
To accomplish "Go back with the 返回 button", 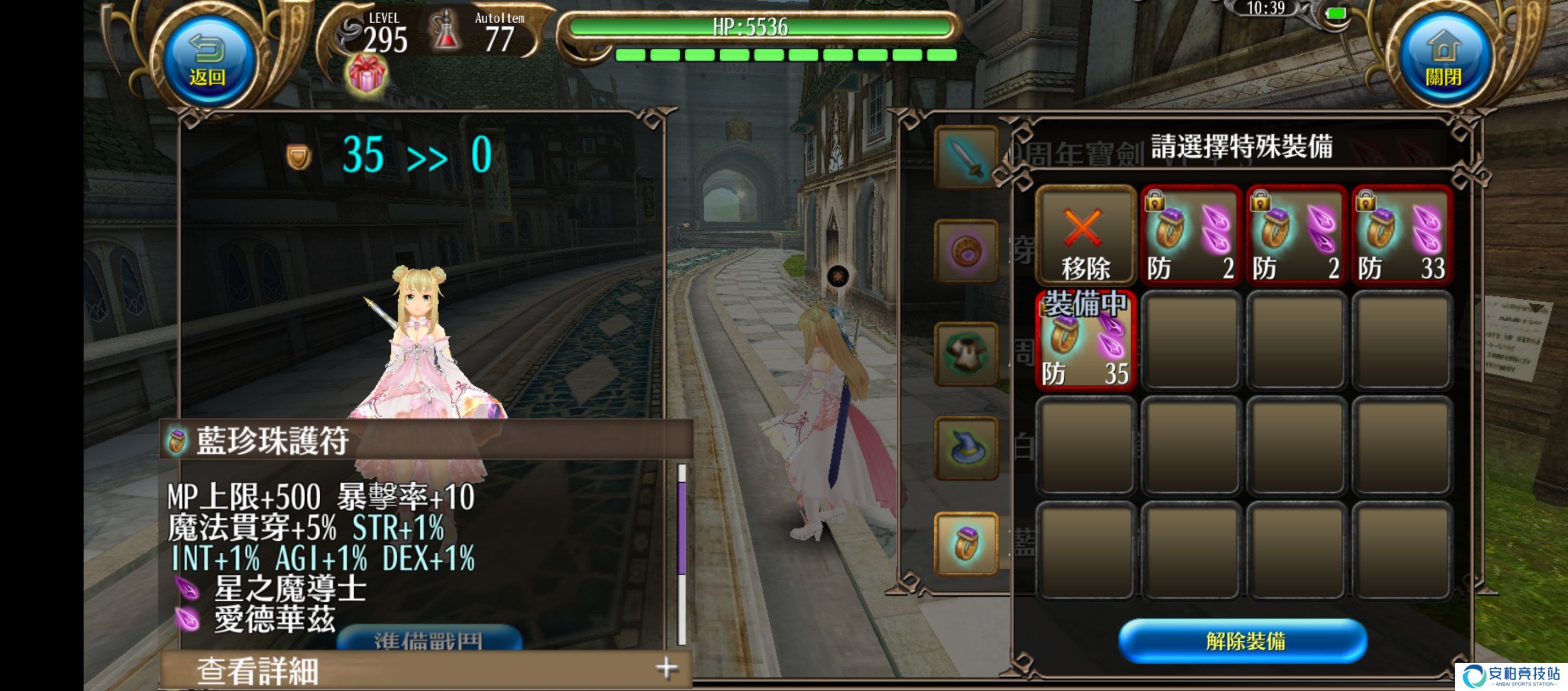I will coord(207,62).
